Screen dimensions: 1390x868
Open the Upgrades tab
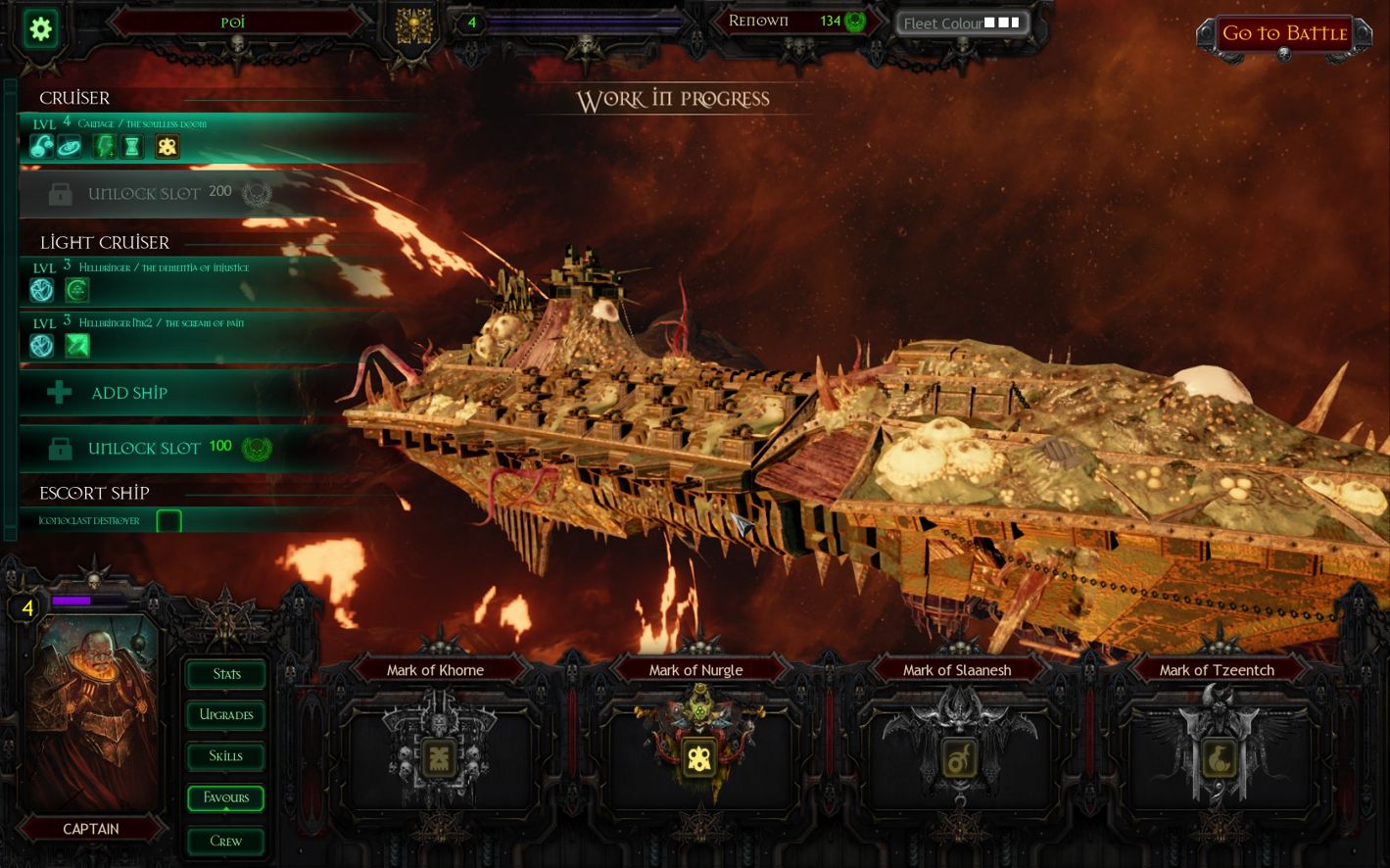[226, 715]
